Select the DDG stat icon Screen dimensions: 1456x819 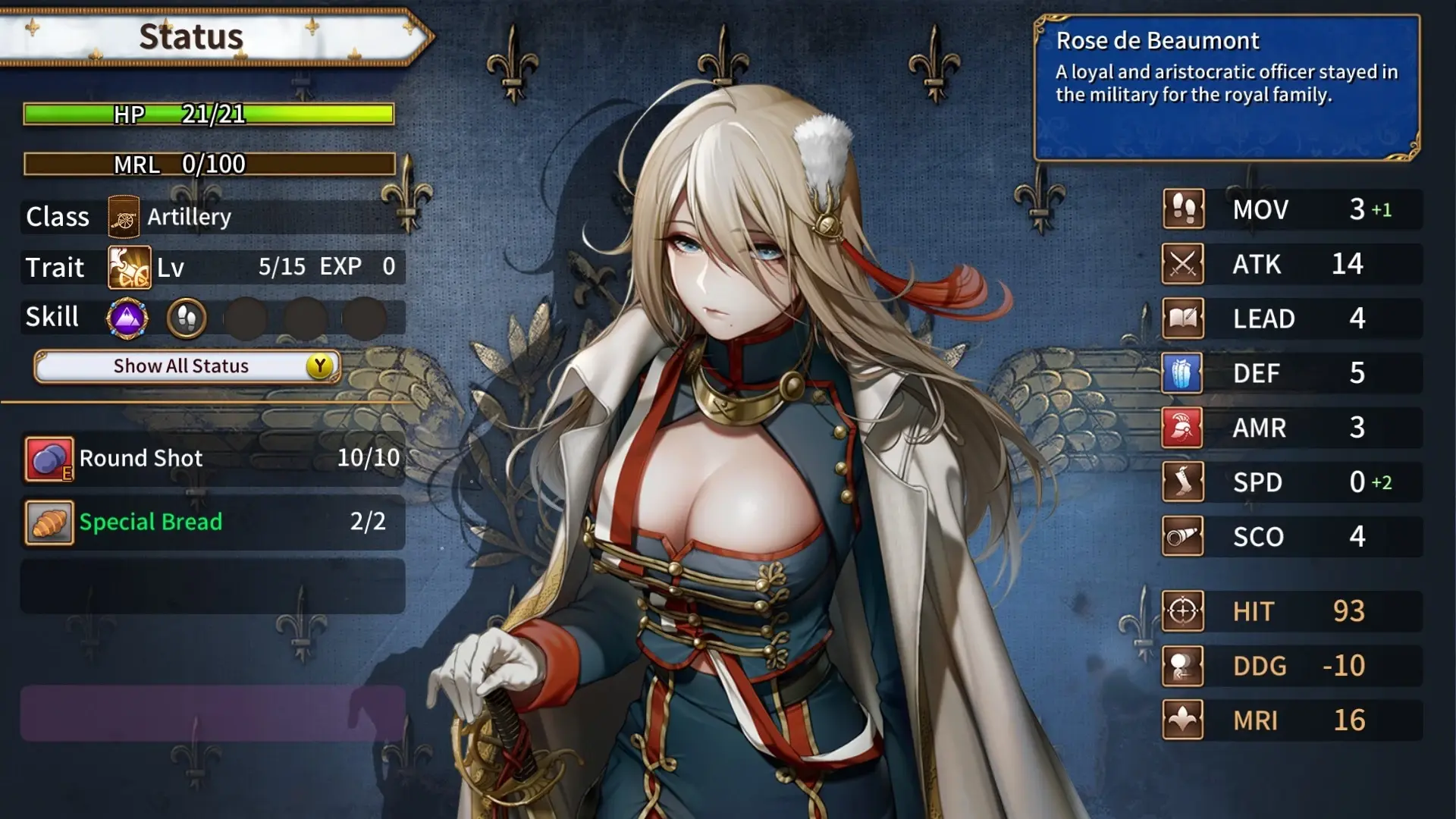pyautogui.click(x=1183, y=666)
